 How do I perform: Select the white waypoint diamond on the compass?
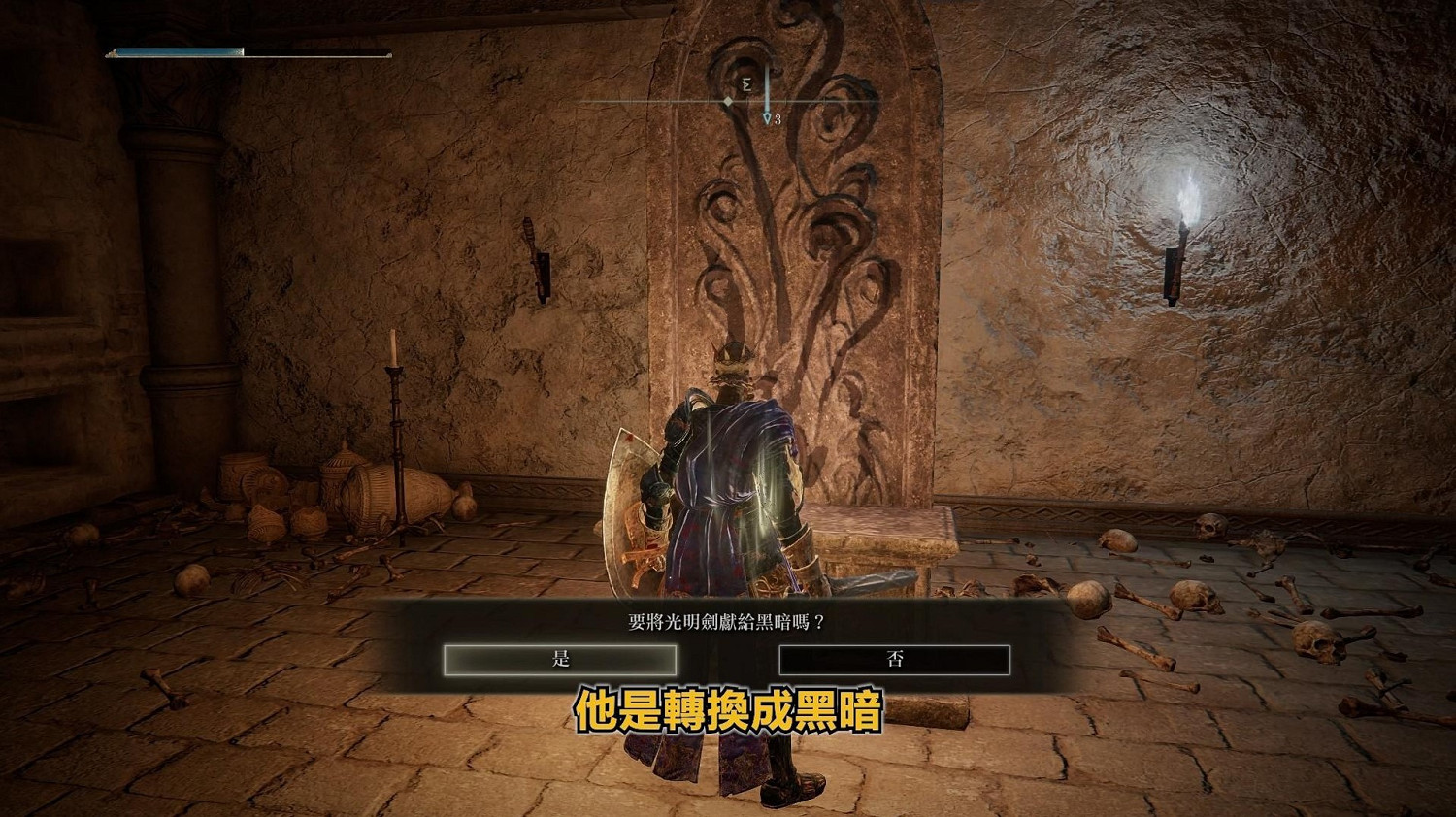click(727, 101)
